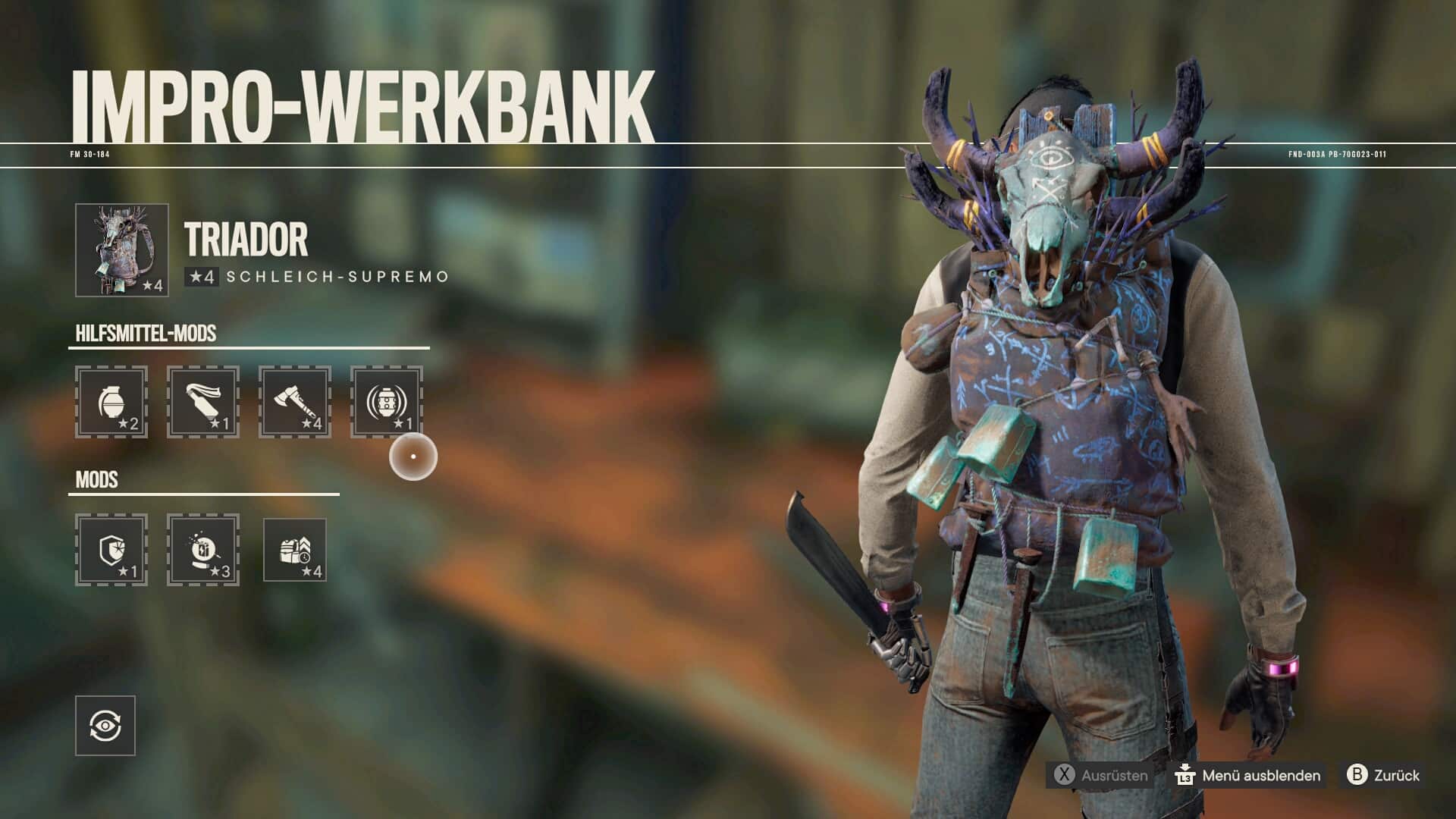Choose the magnifier search mod slot
The height and width of the screenshot is (819, 1456).
pyautogui.click(x=203, y=550)
